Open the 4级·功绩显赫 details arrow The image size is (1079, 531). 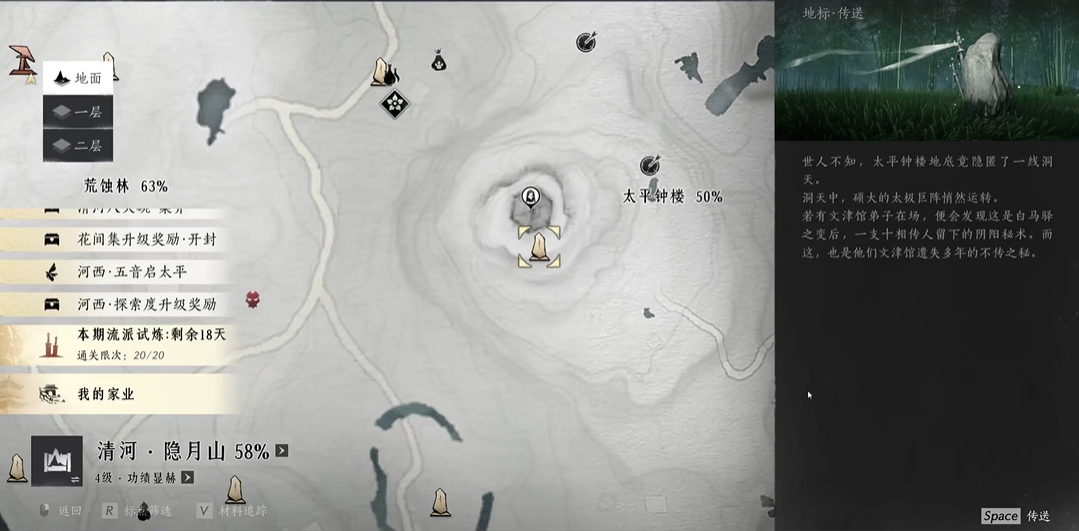pos(187,478)
